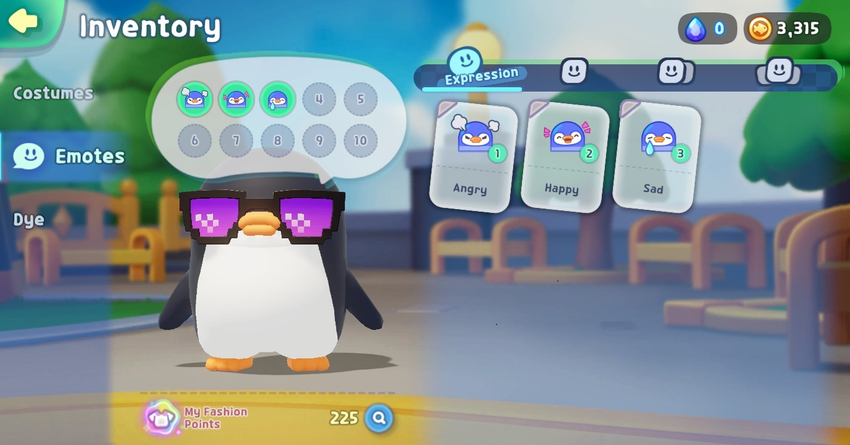Select empty emote slot number 10
The height and width of the screenshot is (445, 850).
361,140
